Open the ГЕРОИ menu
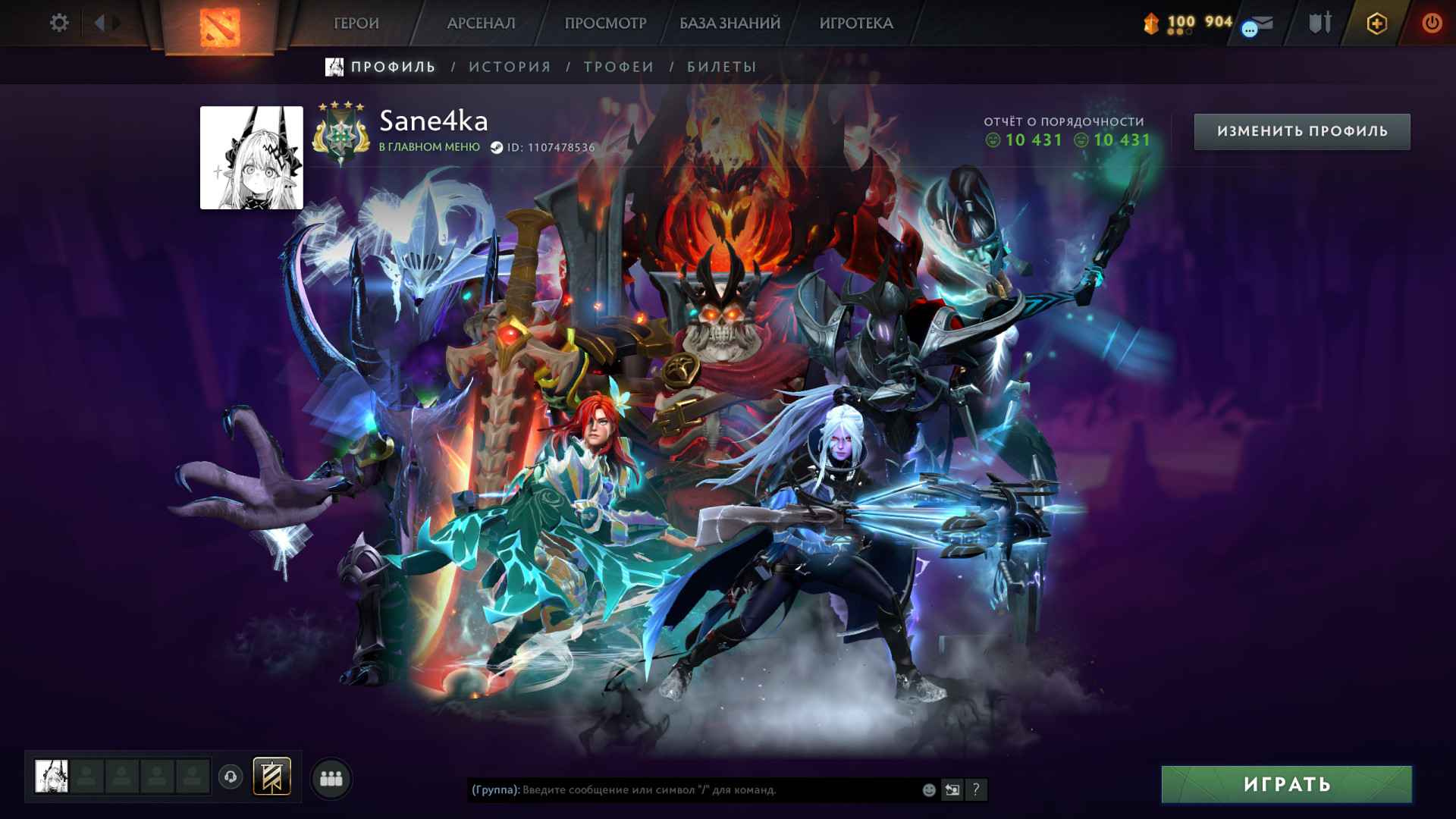 click(356, 23)
